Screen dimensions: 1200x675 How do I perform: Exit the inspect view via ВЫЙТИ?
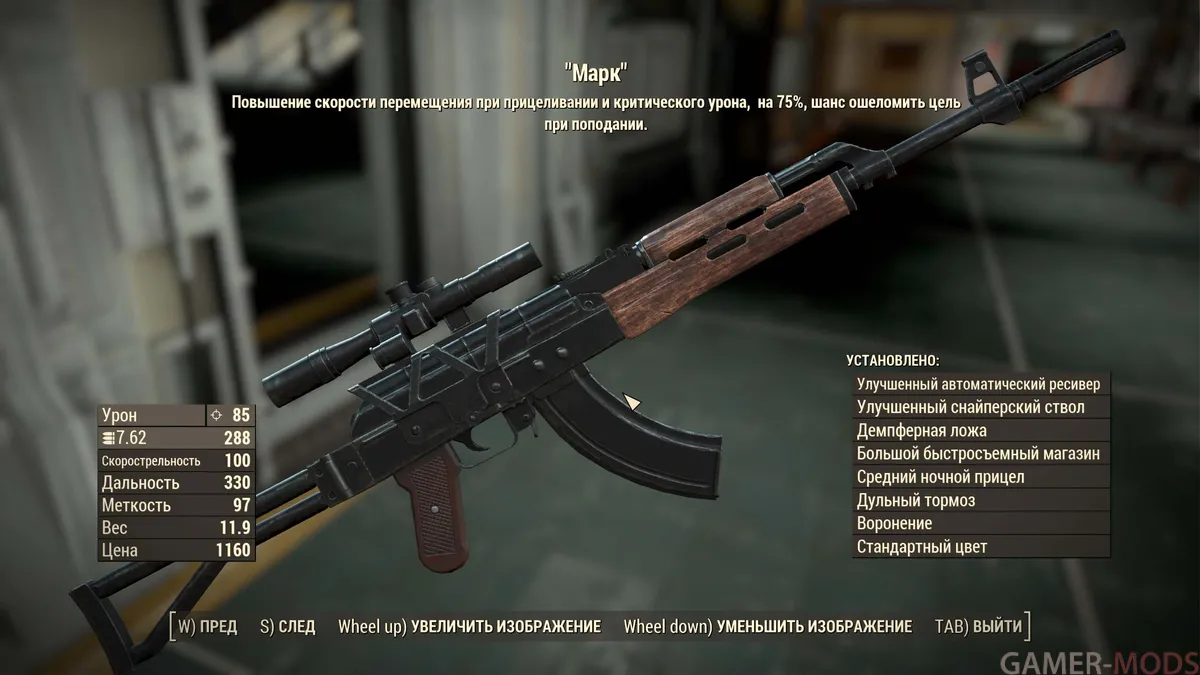coord(979,627)
